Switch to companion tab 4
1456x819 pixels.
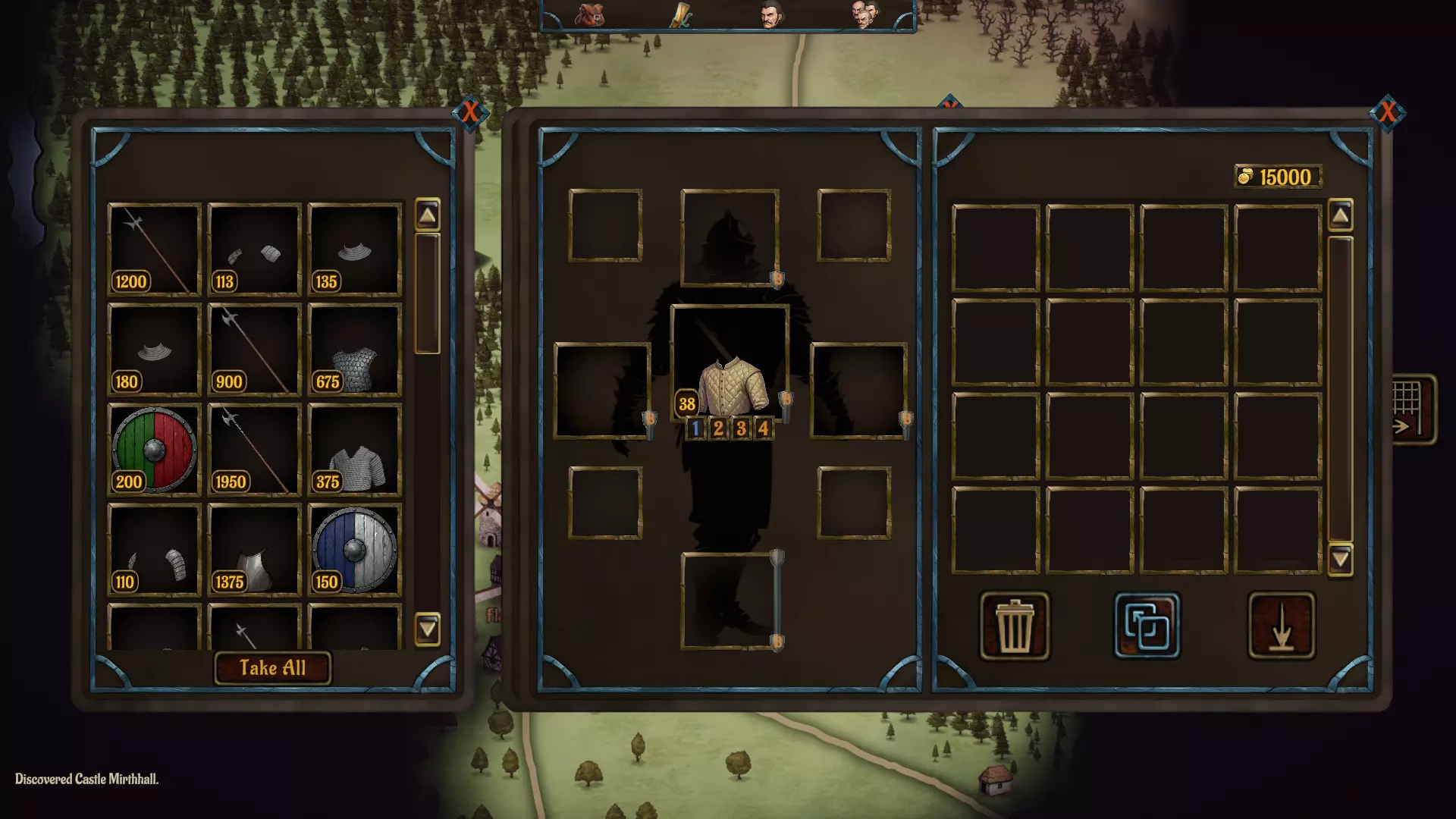tap(763, 430)
